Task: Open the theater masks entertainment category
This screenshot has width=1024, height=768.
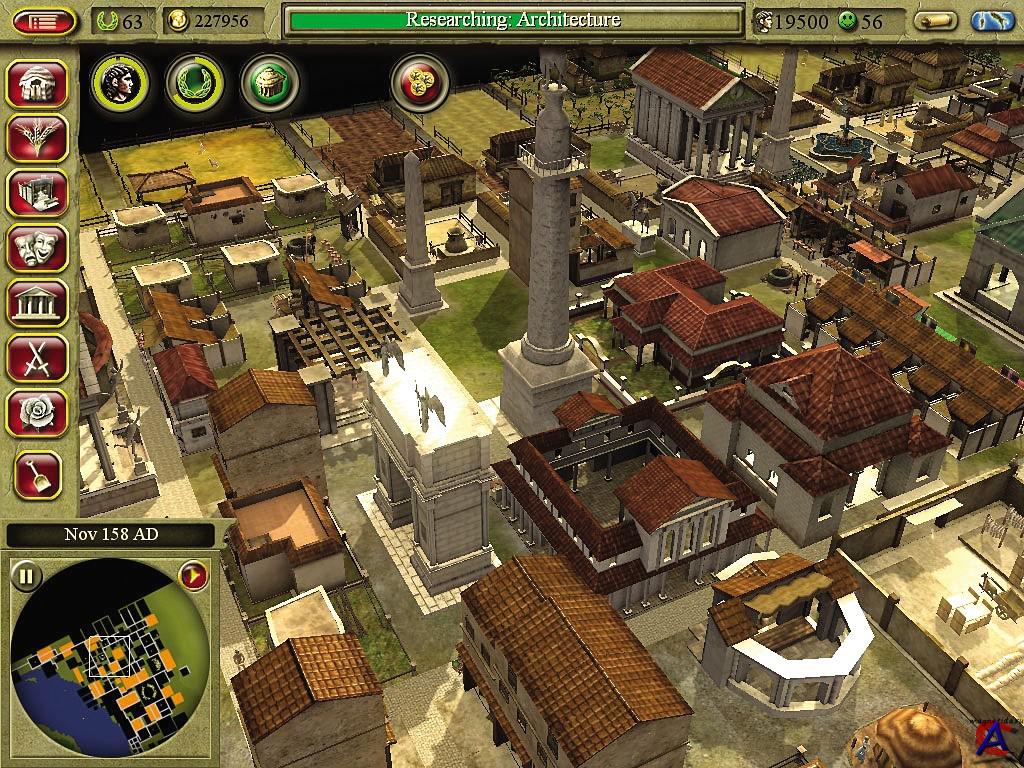Action: [37, 248]
